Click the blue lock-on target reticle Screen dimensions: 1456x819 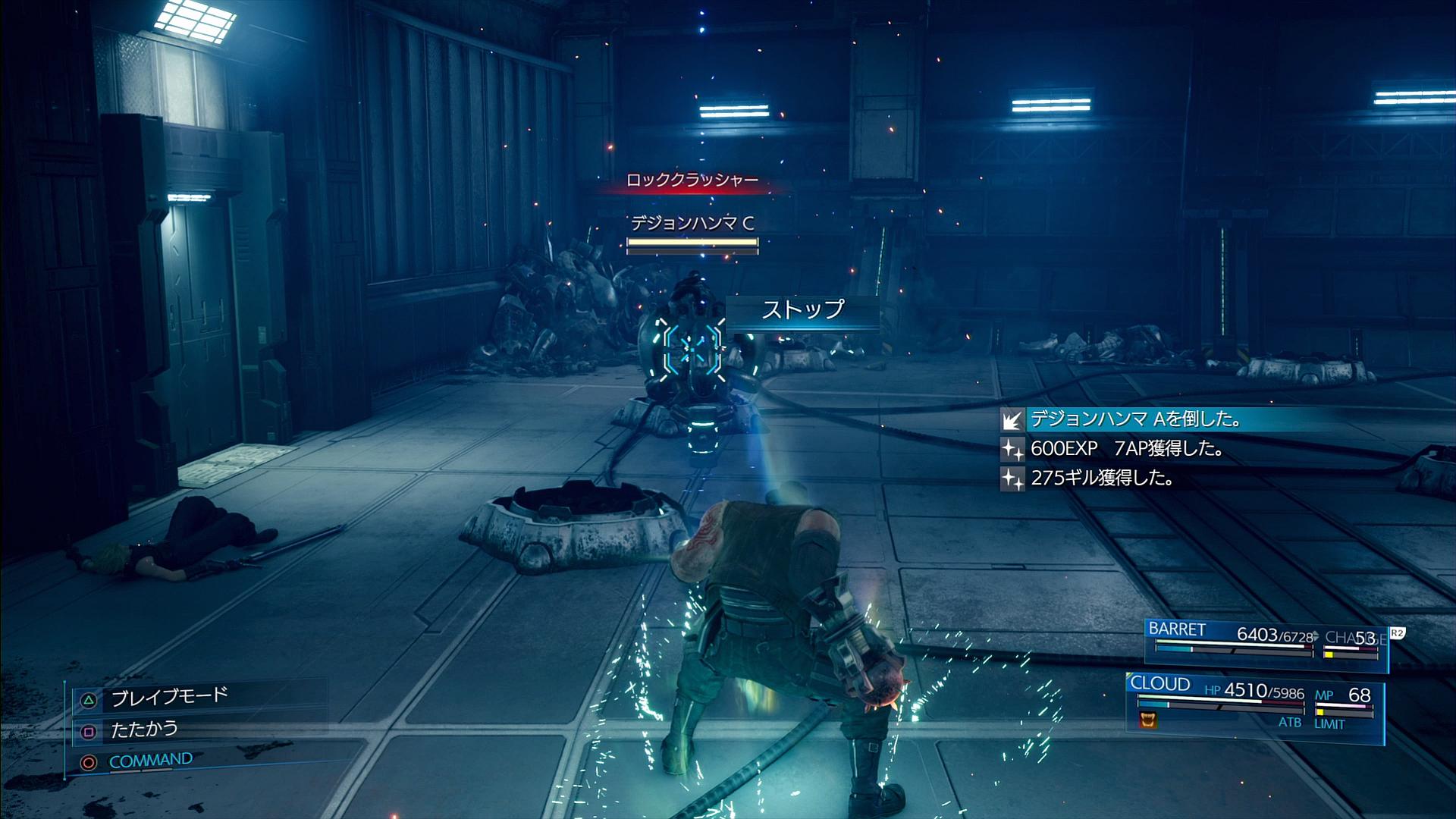(692, 350)
